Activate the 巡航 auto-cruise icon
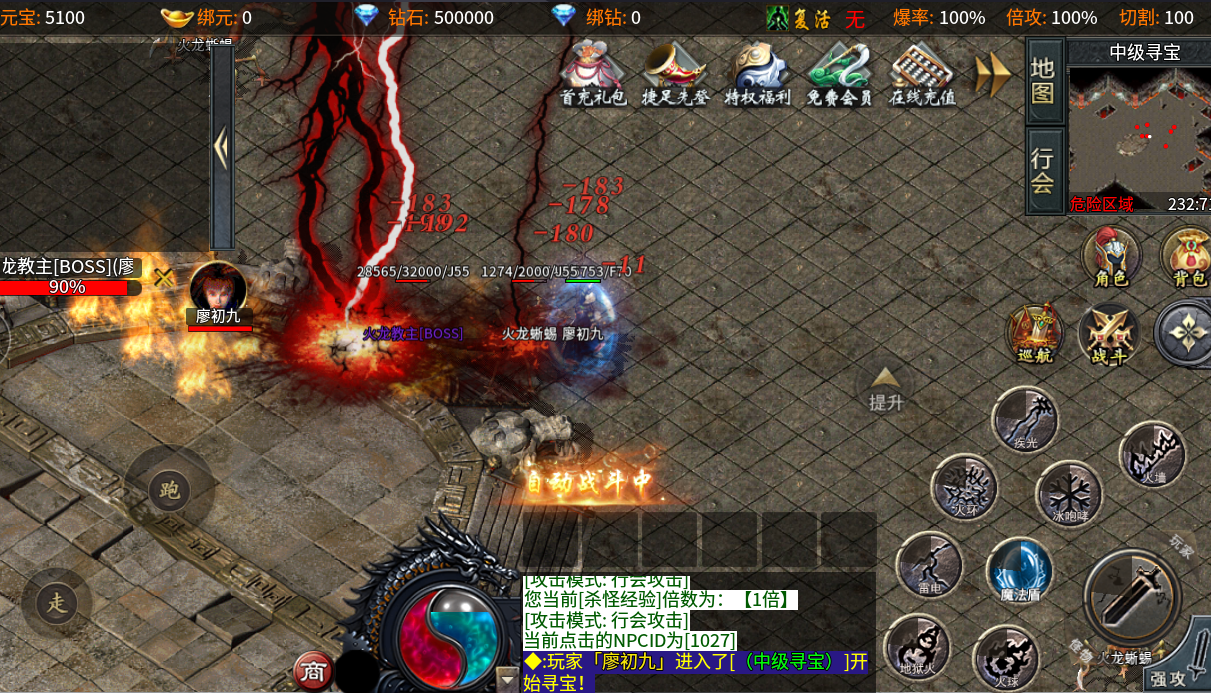The height and width of the screenshot is (693, 1211). pyautogui.click(x=1035, y=332)
